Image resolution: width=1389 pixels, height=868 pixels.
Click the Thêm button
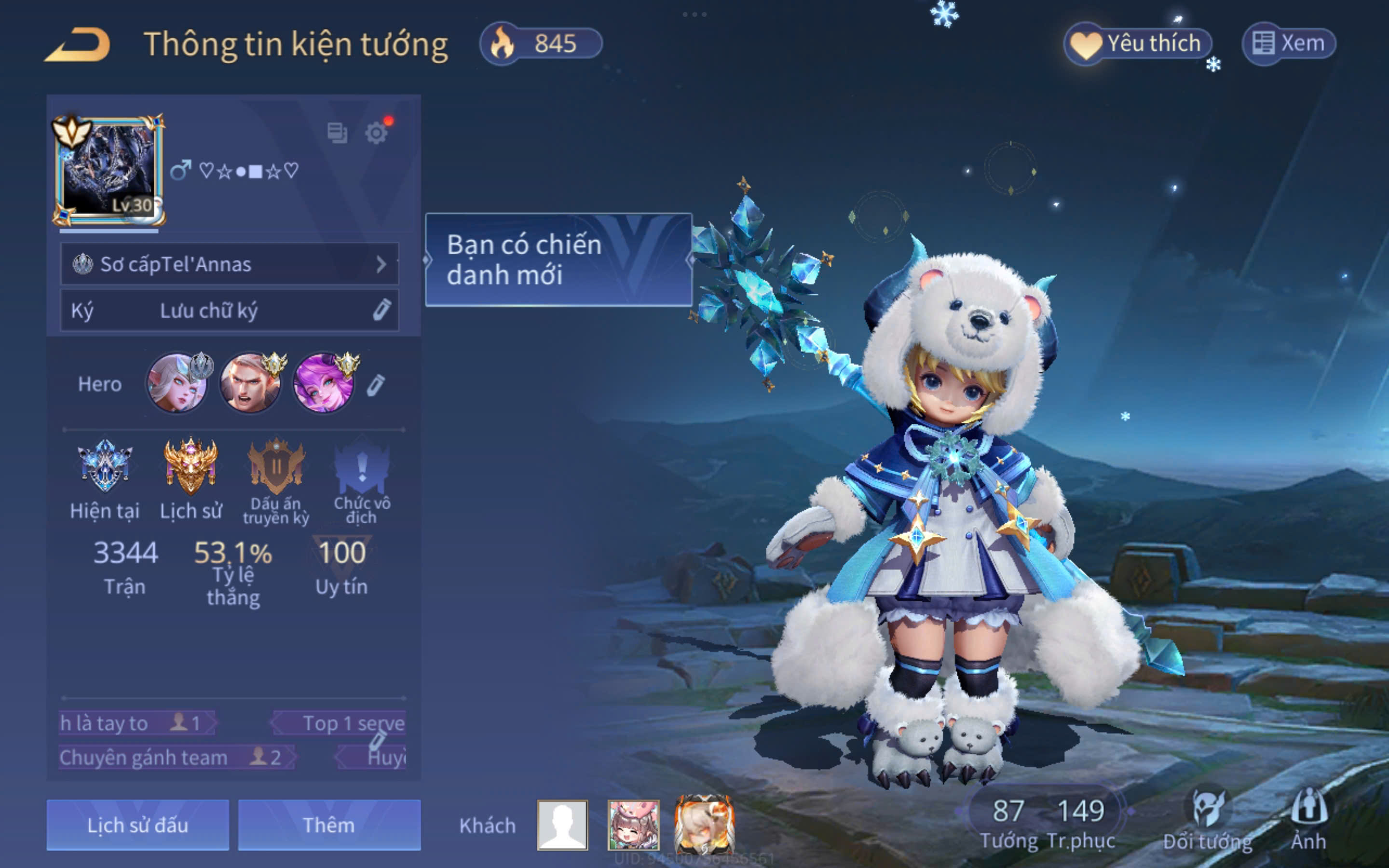(x=329, y=825)
